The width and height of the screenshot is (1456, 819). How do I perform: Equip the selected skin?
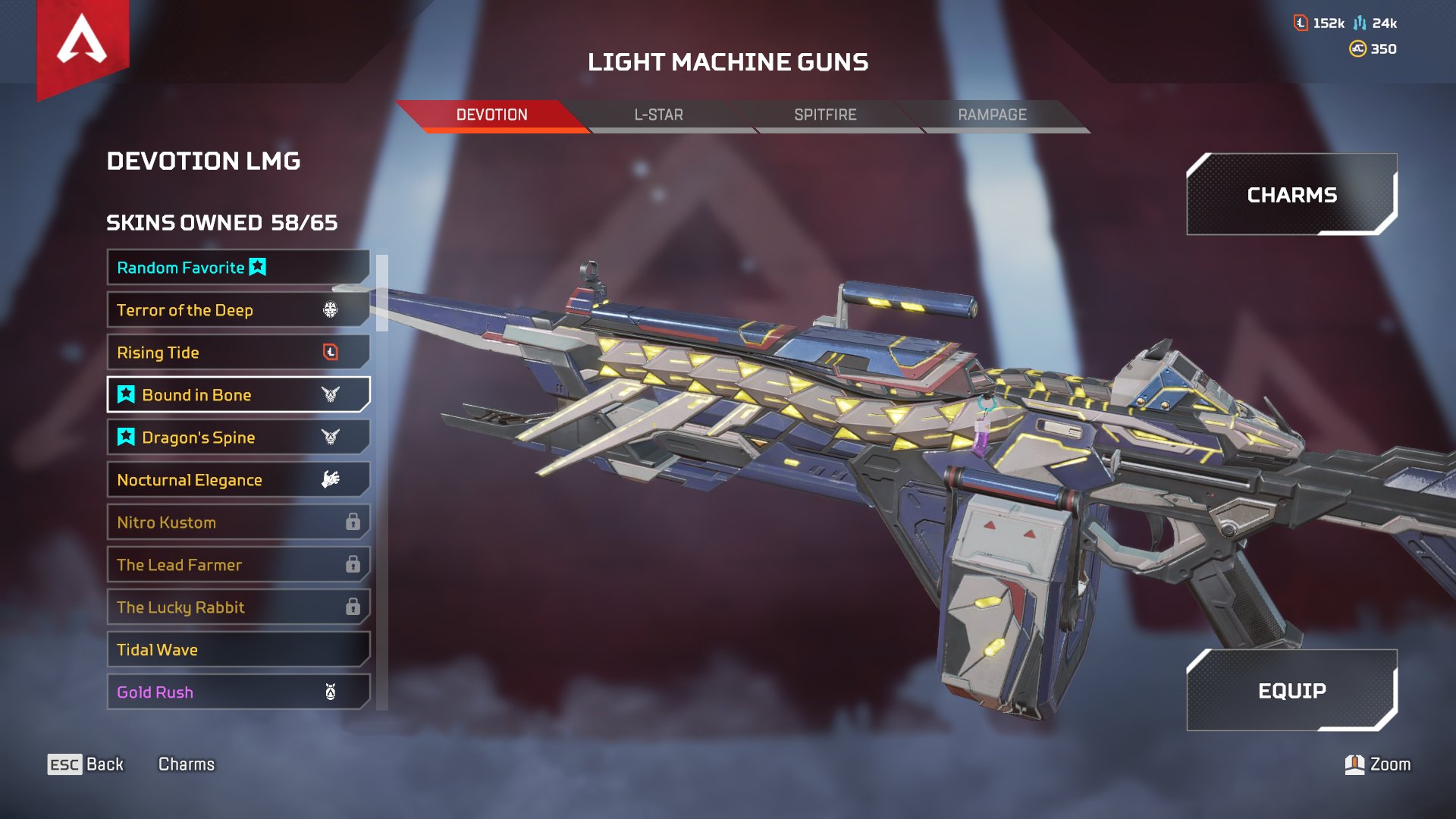tap(1291, 691)
